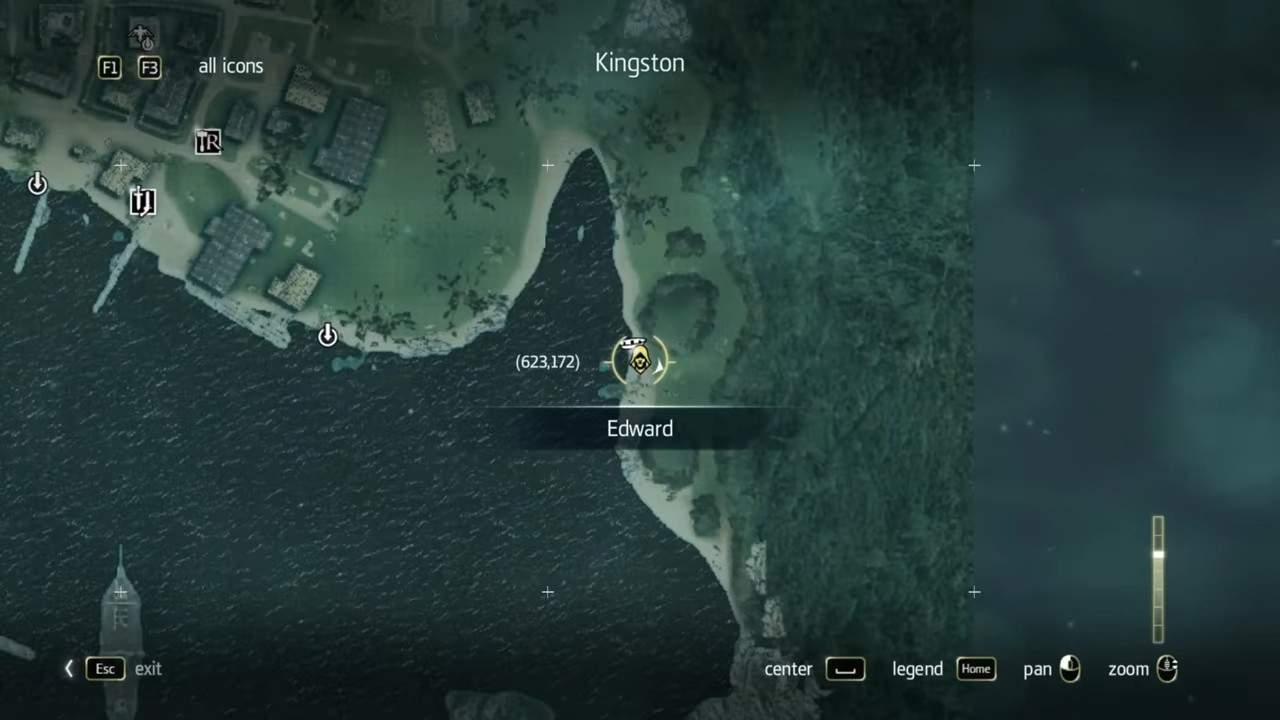Expand the chevron arrow beside Esc exit

pyautogui.click(x=68, y=668)
